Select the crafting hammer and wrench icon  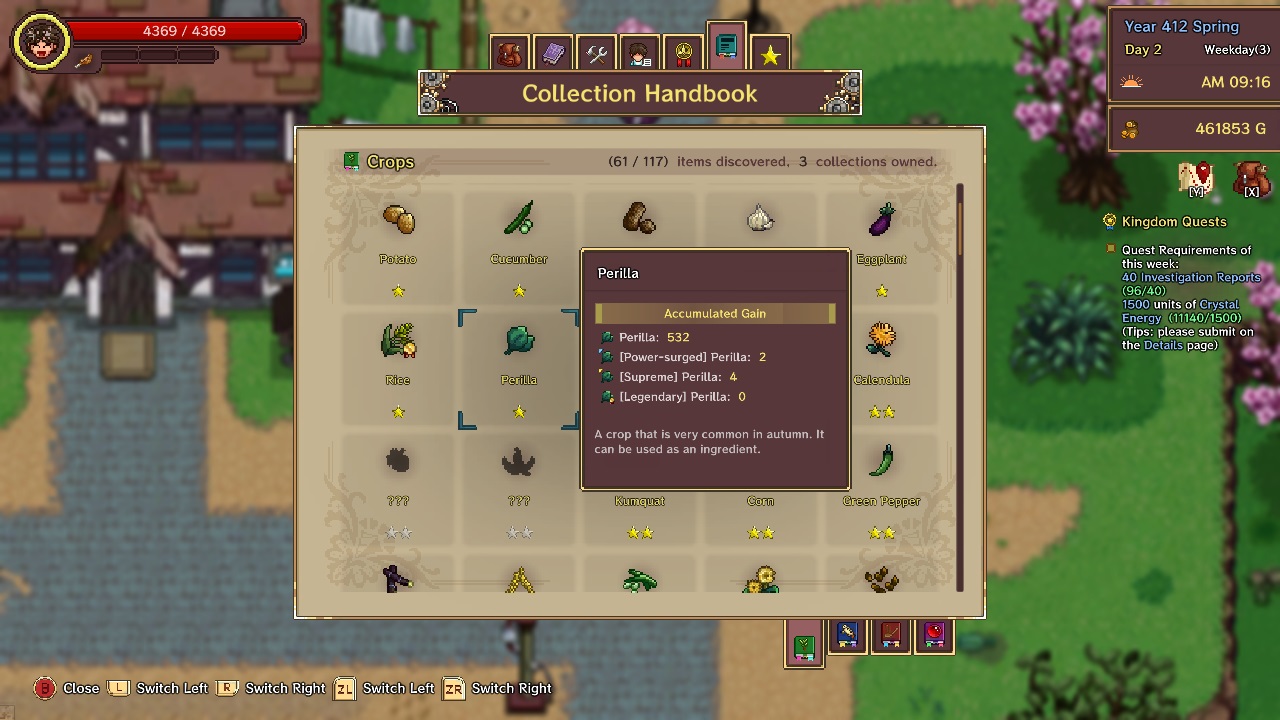596,52
